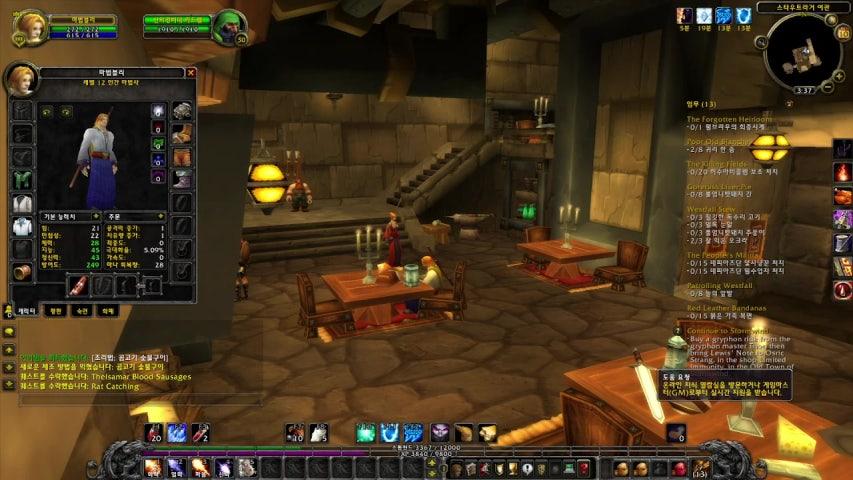The height and width of the screenshot is (480, 853).
Task: Select the red wand weapon slot
Action: pyautogui.click(x=79, y=285)
